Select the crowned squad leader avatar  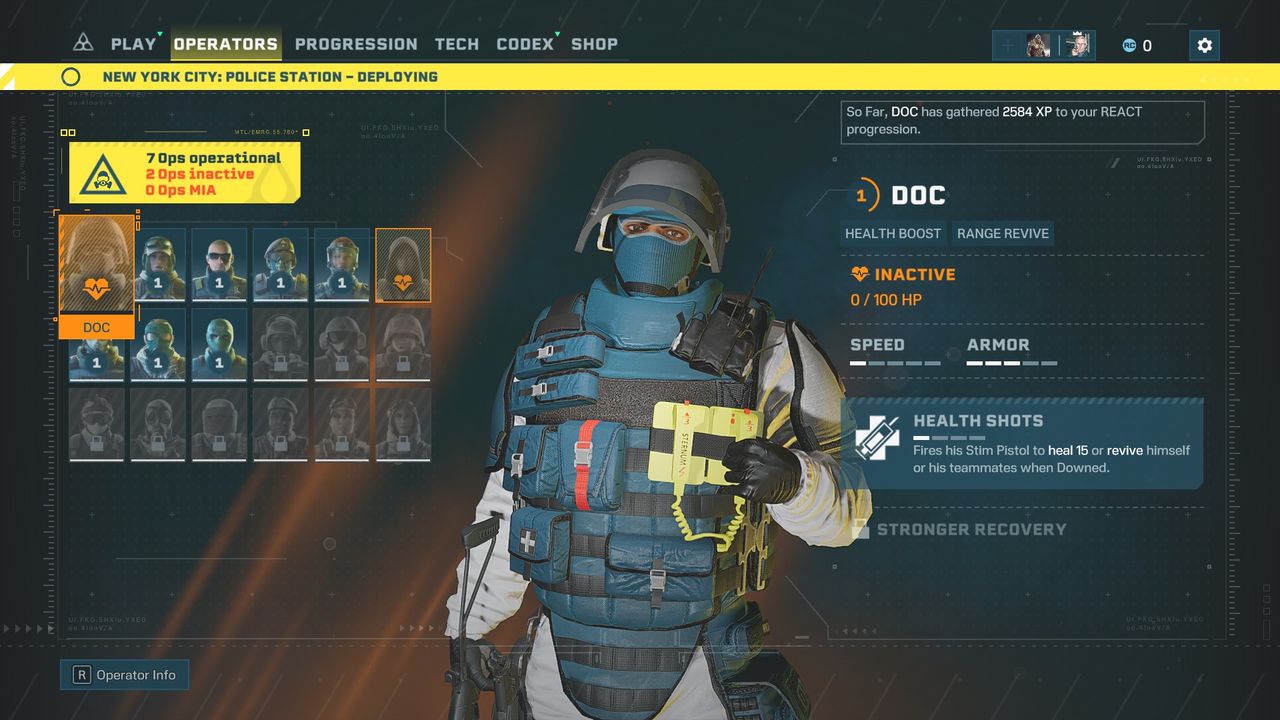pos(1078,45)
